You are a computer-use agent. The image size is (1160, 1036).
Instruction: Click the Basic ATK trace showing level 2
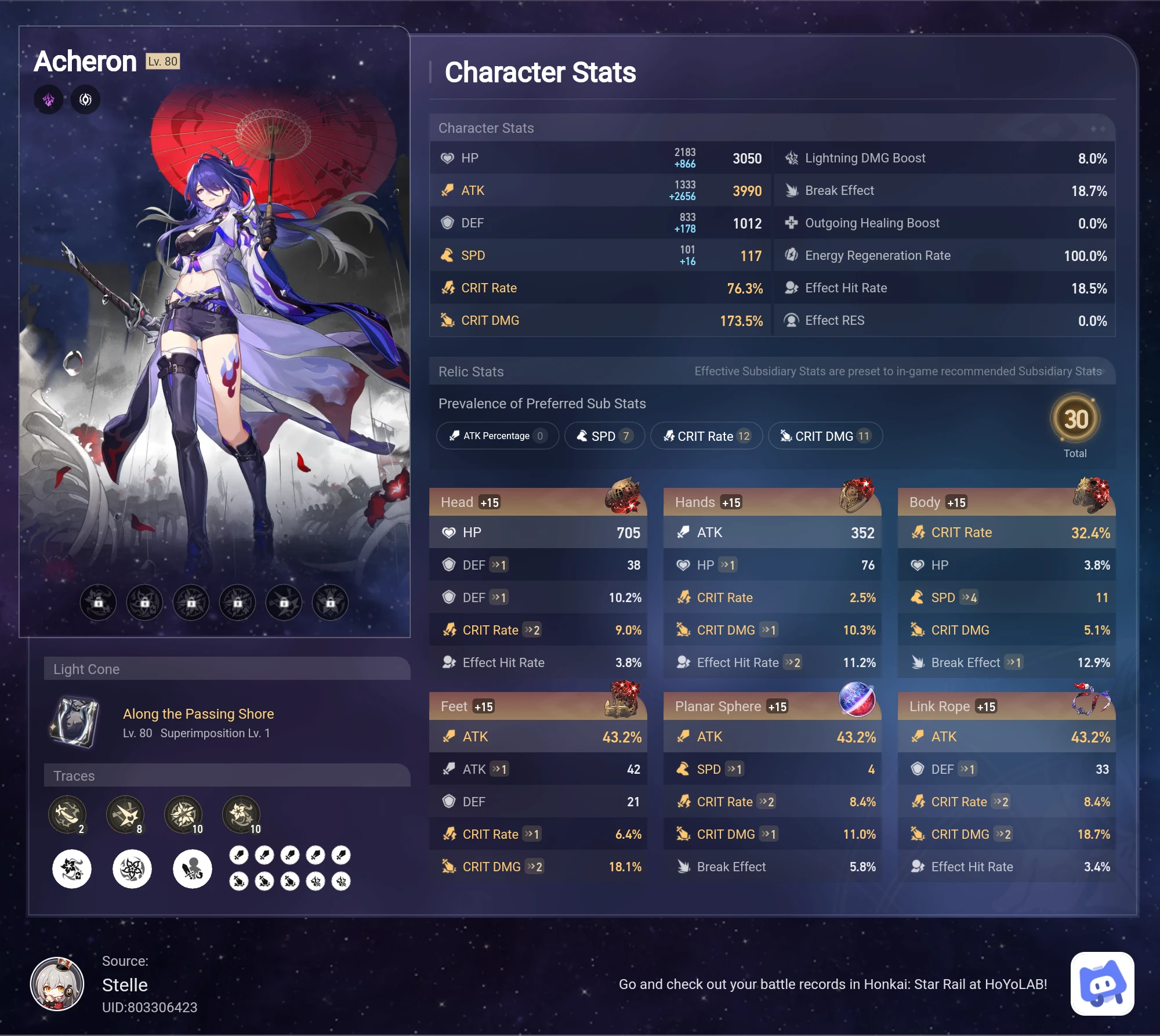pyautogui.click(x=68, y=814)
